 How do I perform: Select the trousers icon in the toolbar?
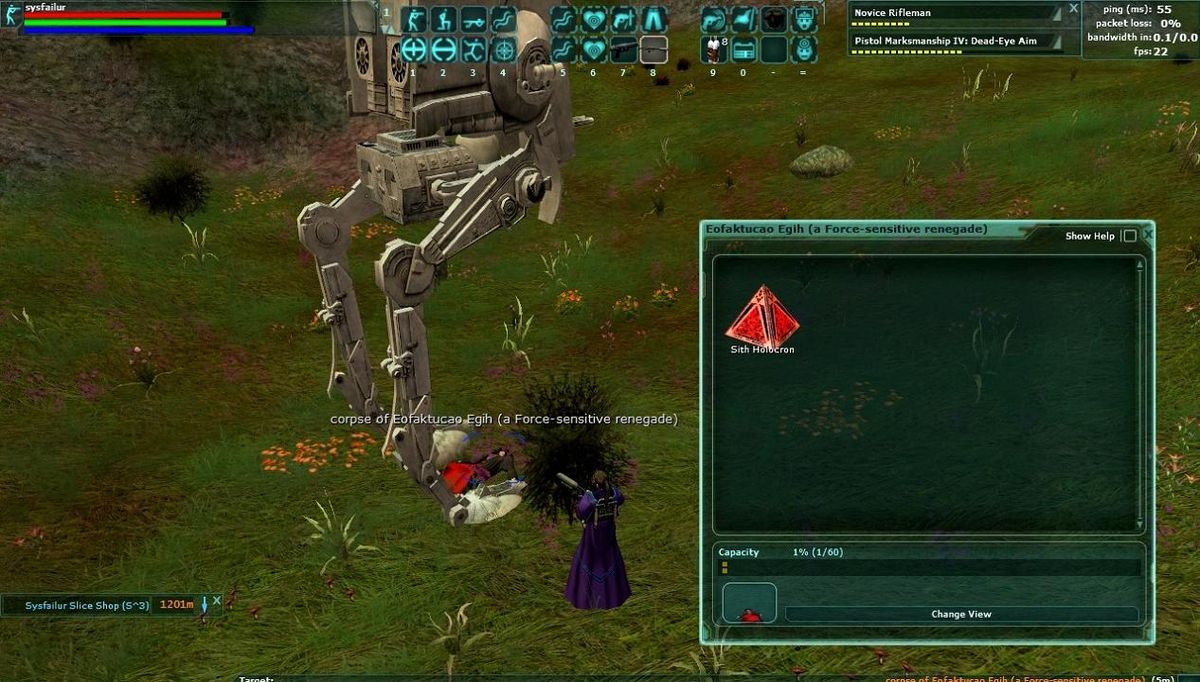pos(654,19)
